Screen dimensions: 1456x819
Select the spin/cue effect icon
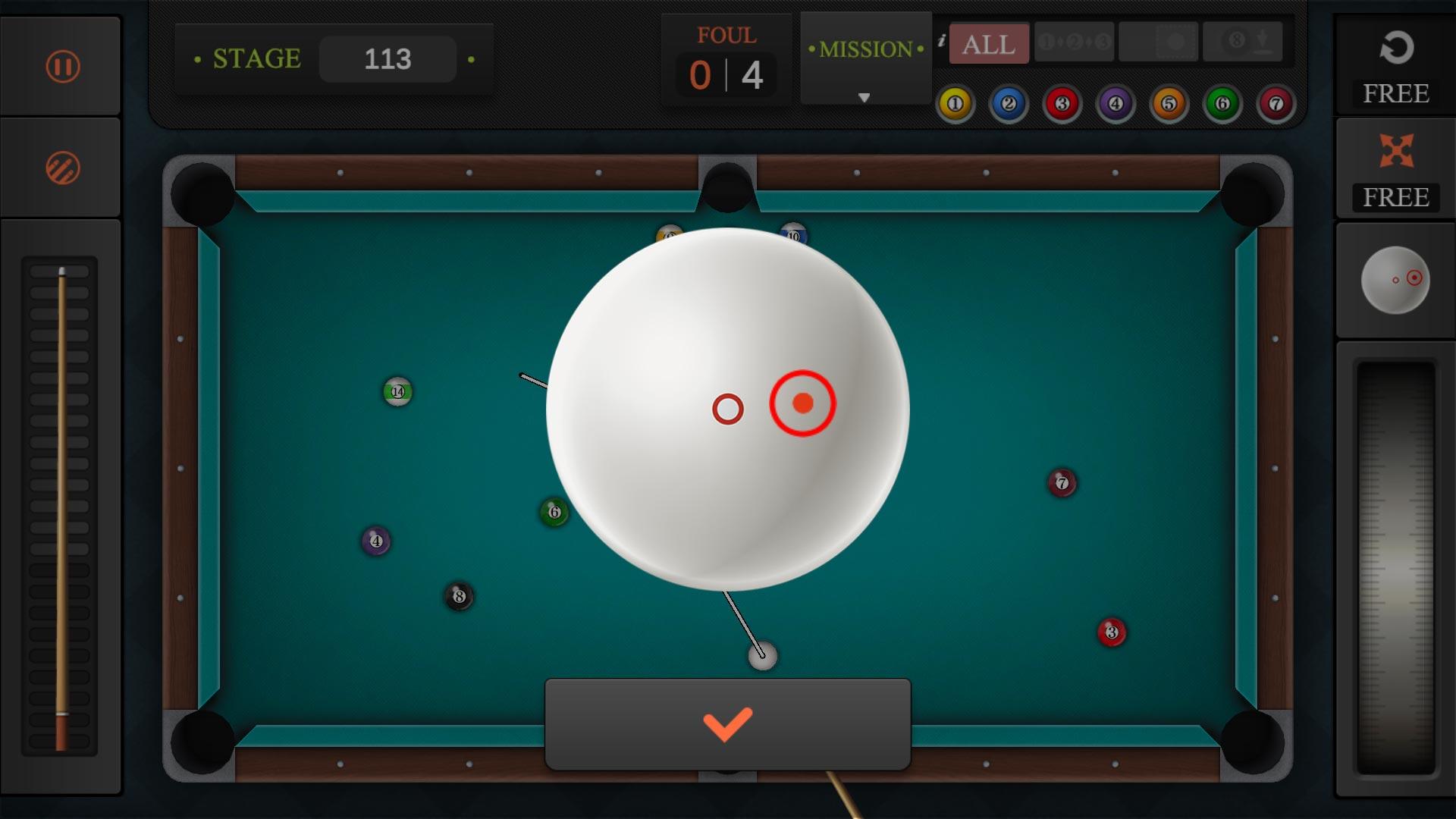click(61, 165)
